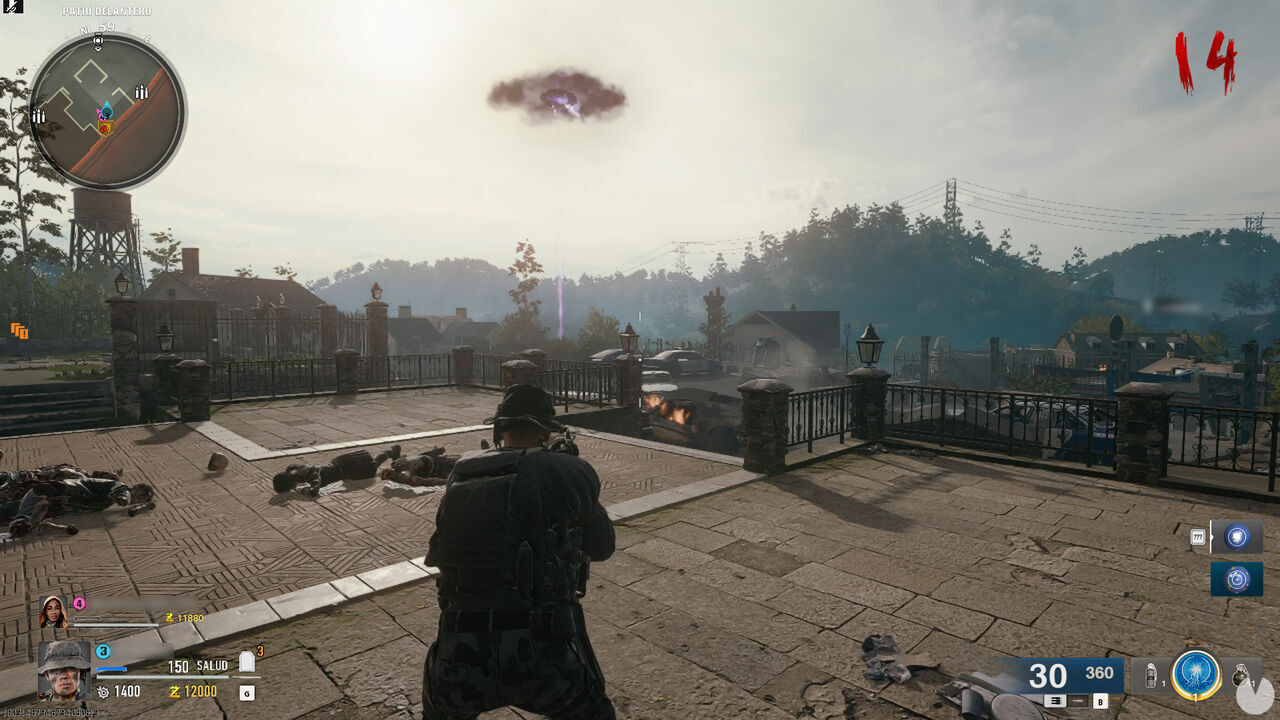Select the Aether Shroud field upgrade icon
Screen dimensions: 1280x720
pos(1195,672)
